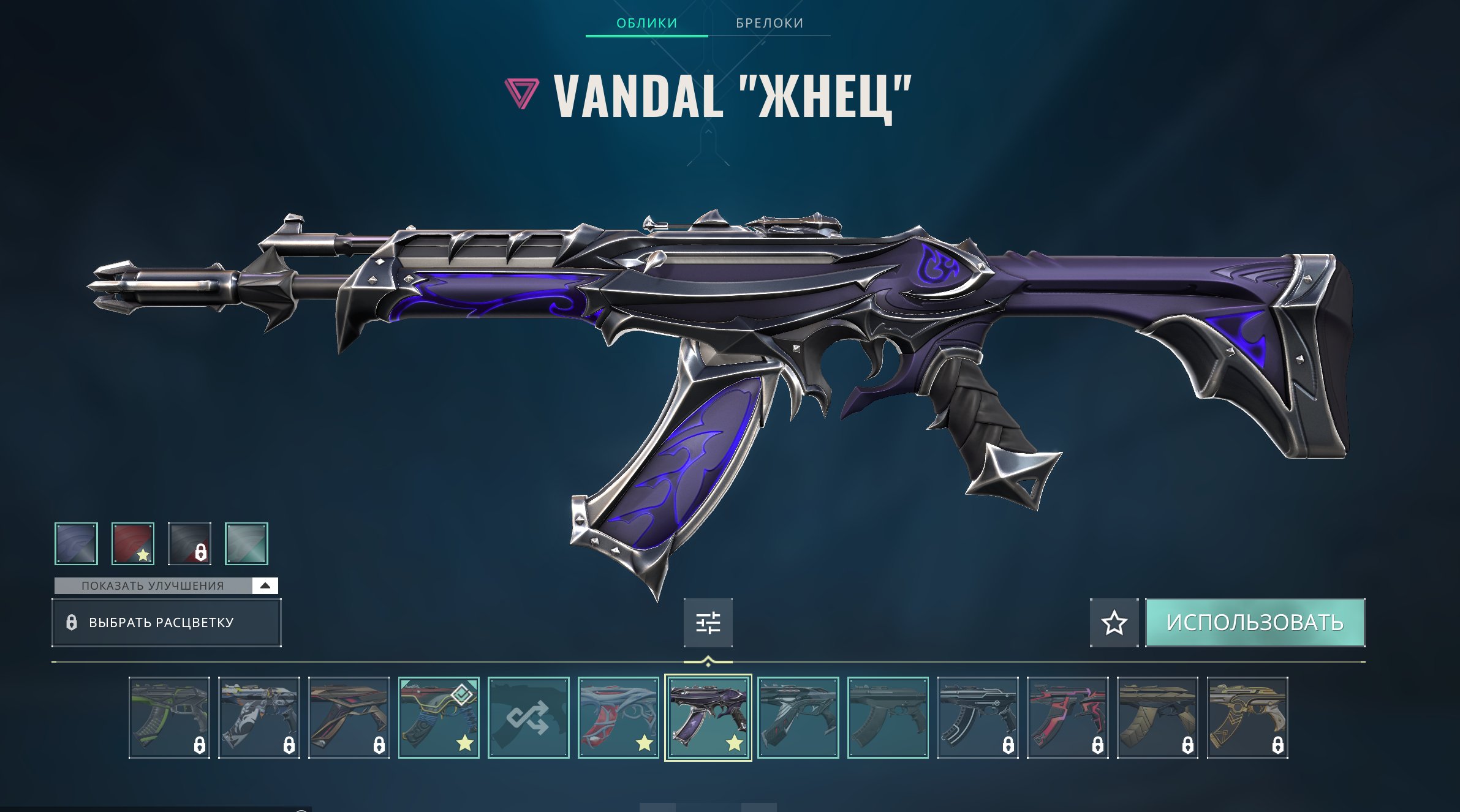
Task: Open the filter sliders button
Action: point(708,623)
